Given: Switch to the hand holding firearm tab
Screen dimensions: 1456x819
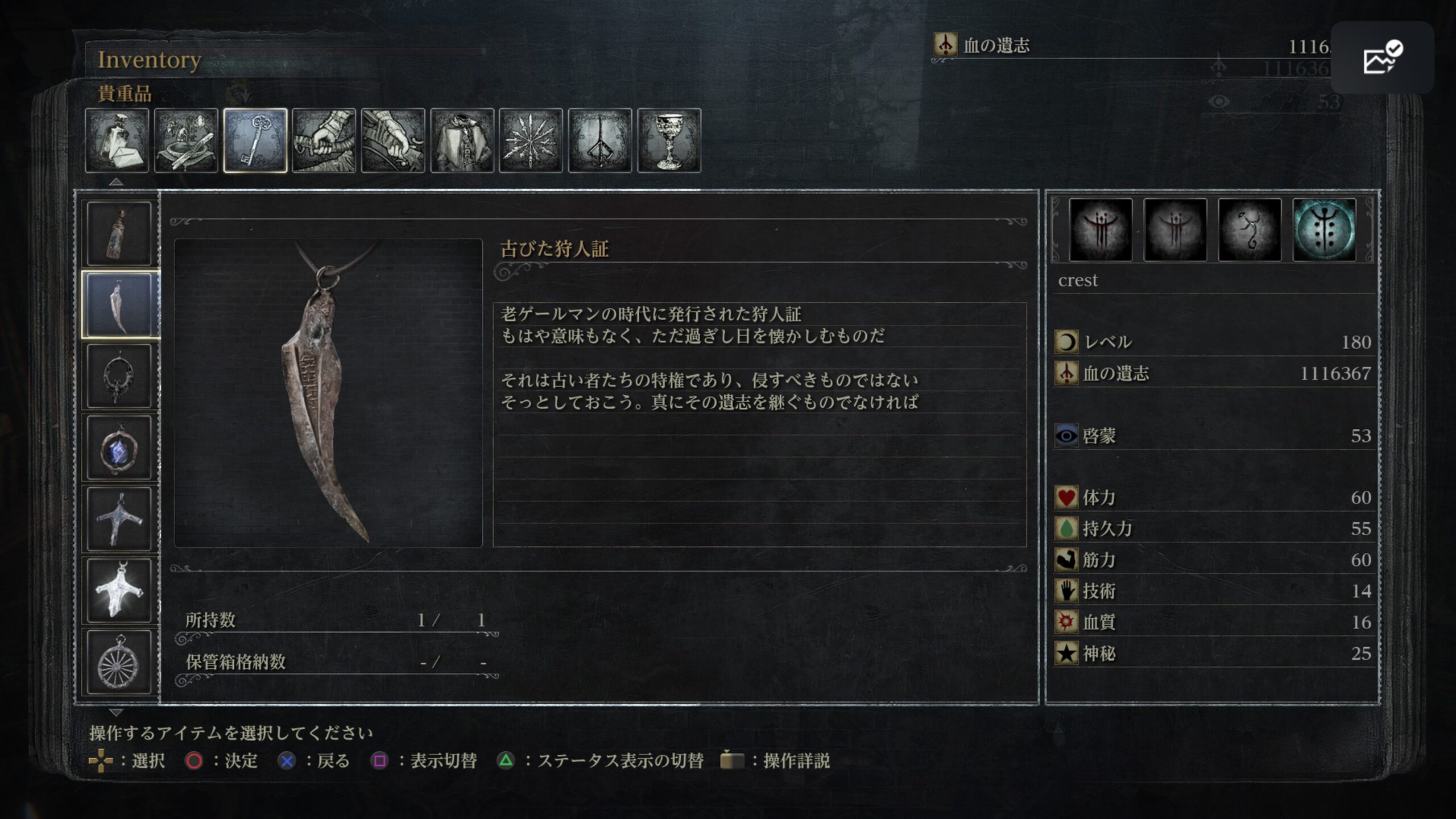Looking at the screenshot, I should [x=393, y=140].
